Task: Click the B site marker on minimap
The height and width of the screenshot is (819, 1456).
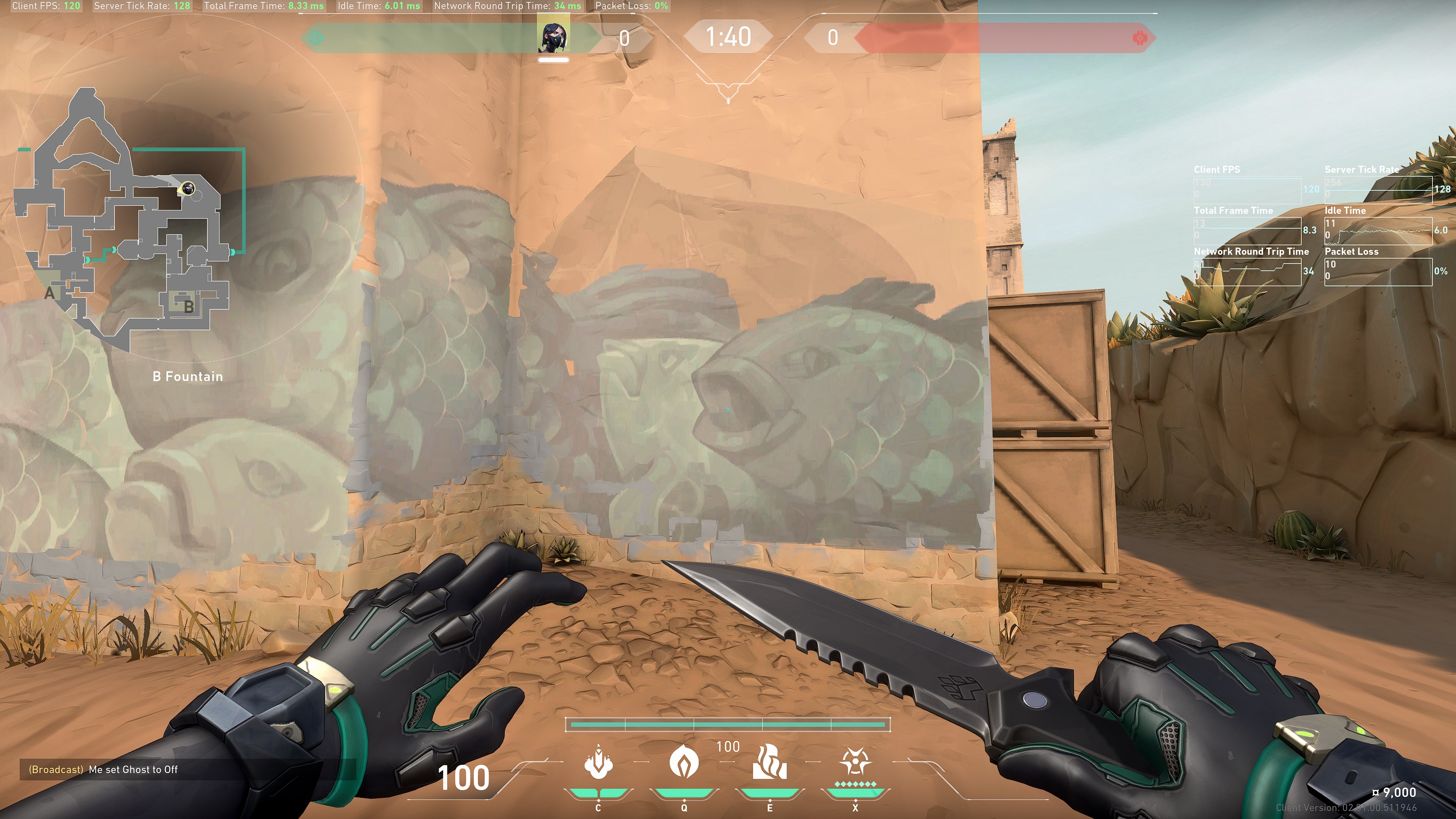Action: tap(189, 307)
